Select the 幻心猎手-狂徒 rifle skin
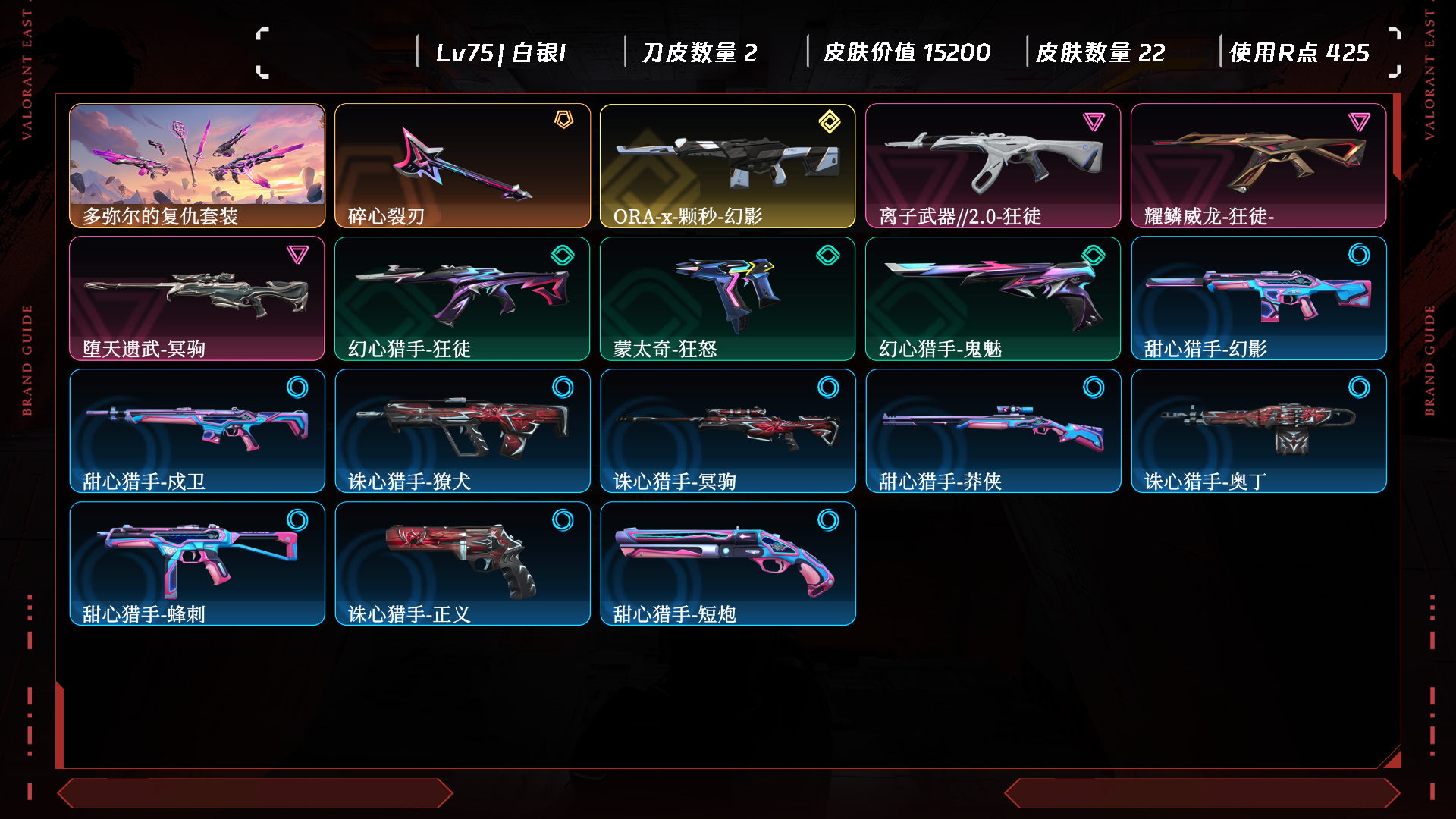1456x819 pixels. [463, 298]
